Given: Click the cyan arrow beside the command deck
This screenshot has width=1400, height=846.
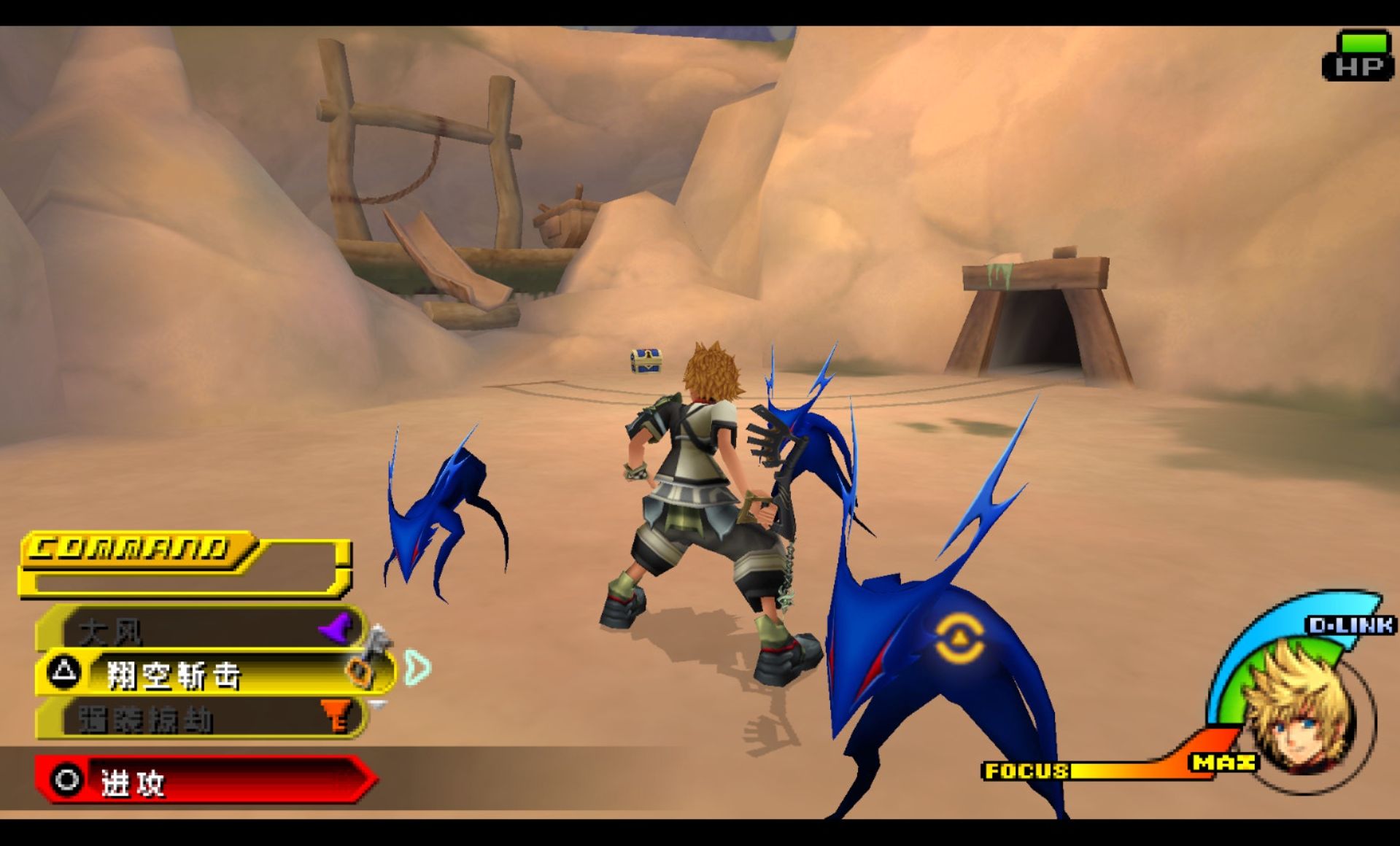Looking at the screenshot, I should point(418,667).
